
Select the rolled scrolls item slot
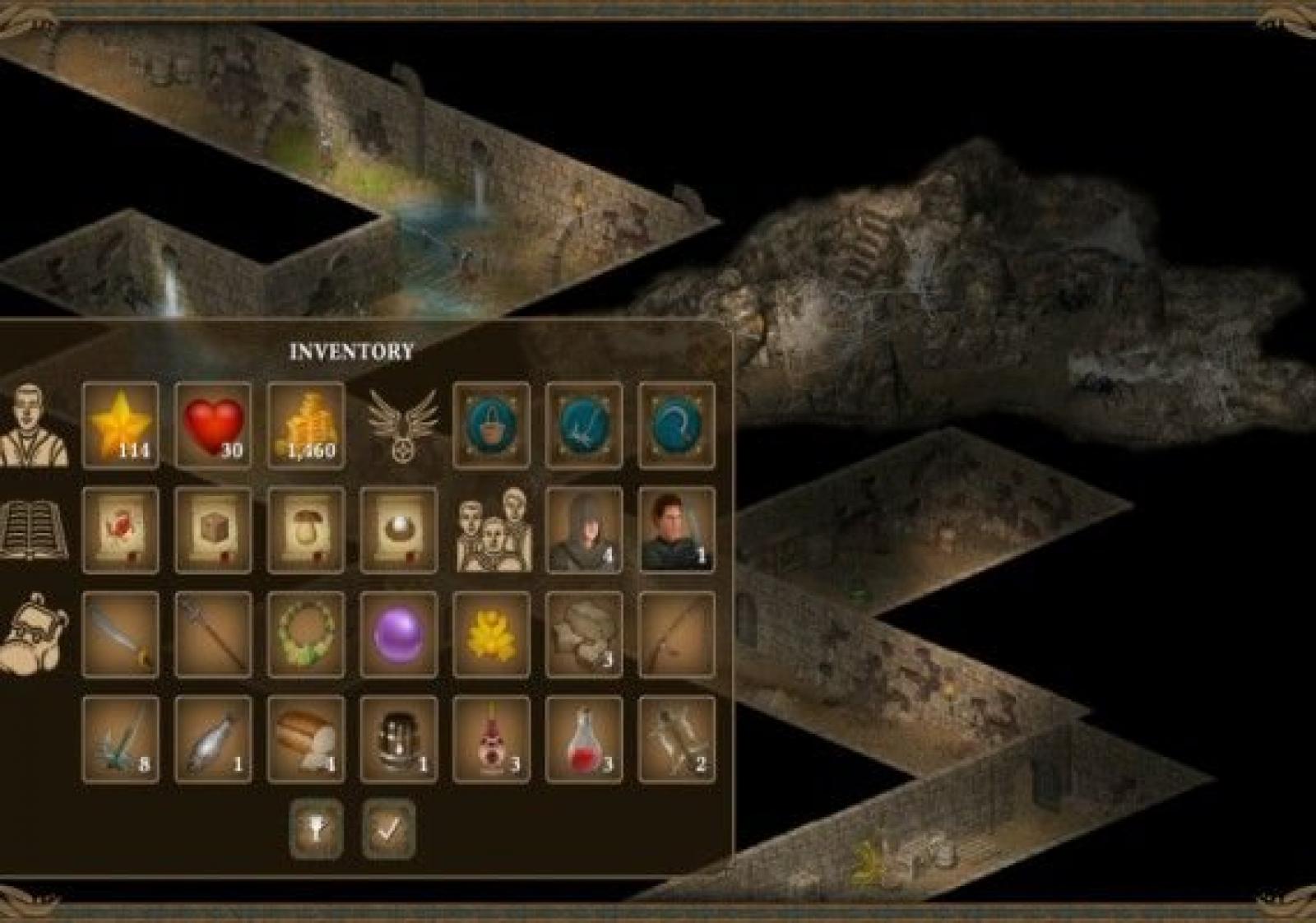(x=676, y=739)
